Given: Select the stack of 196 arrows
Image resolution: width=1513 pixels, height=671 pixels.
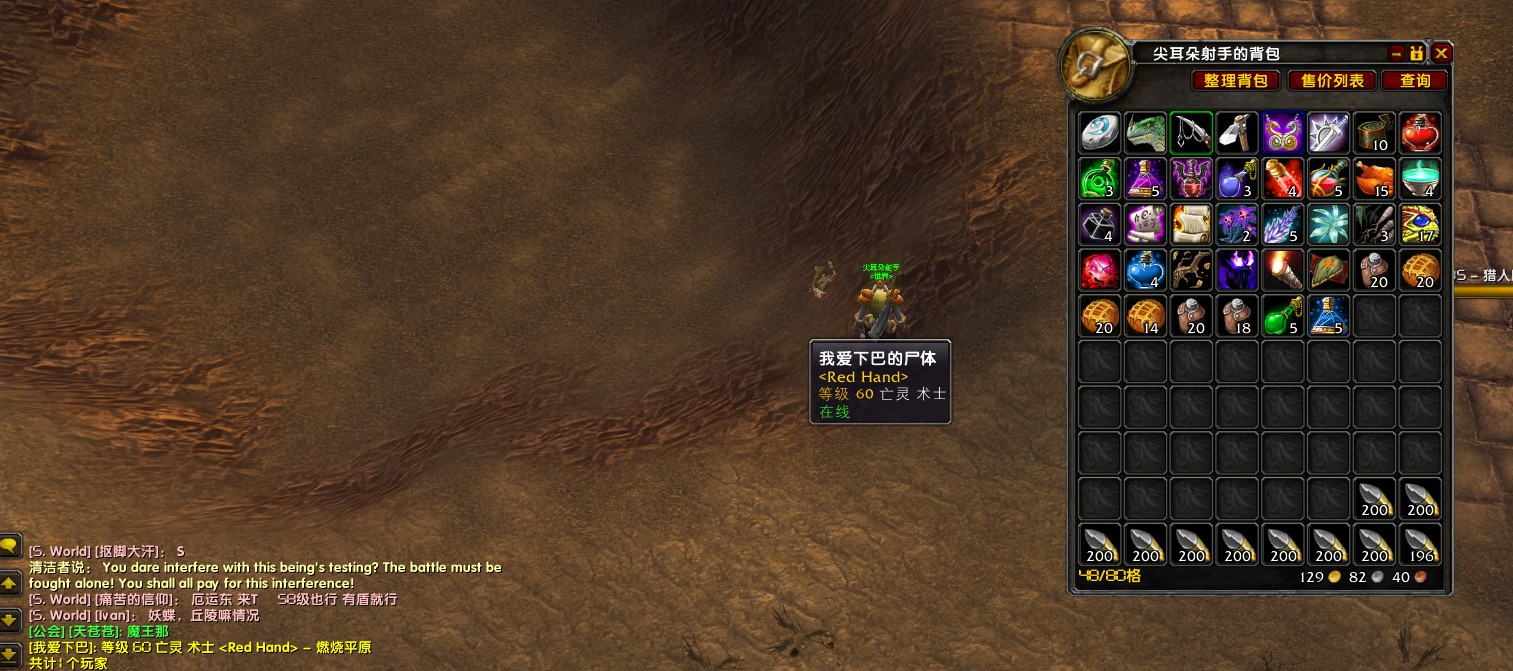Looking at the screenshot, I should 1420,544.
